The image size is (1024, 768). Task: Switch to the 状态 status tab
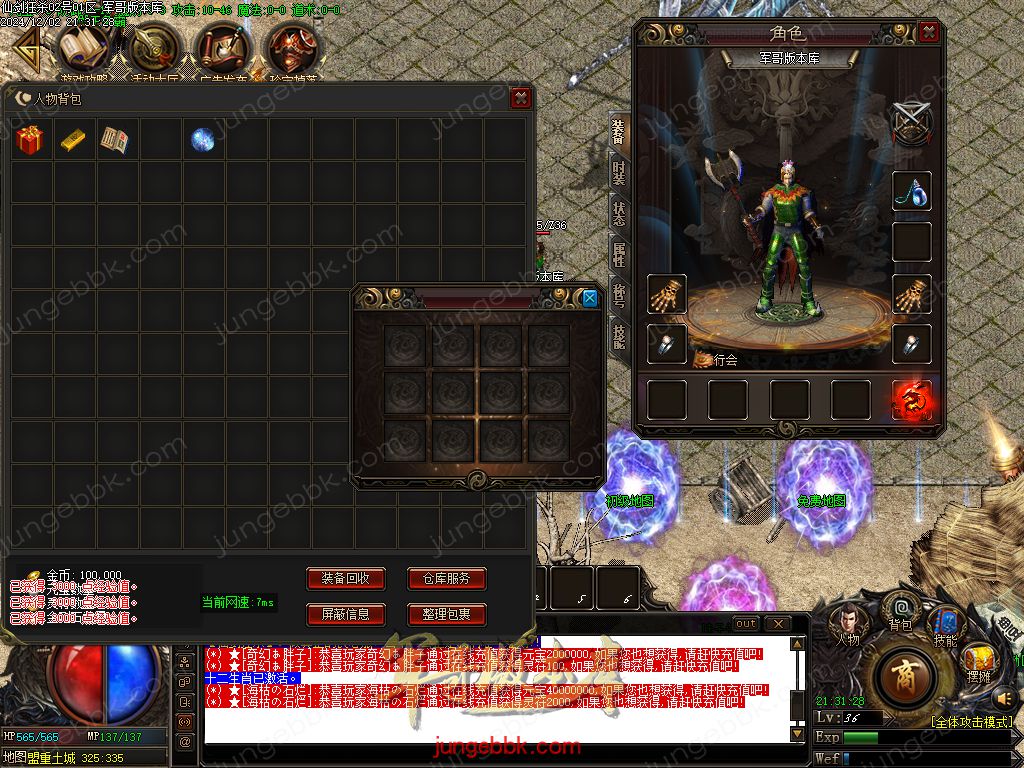click(620, 211)
